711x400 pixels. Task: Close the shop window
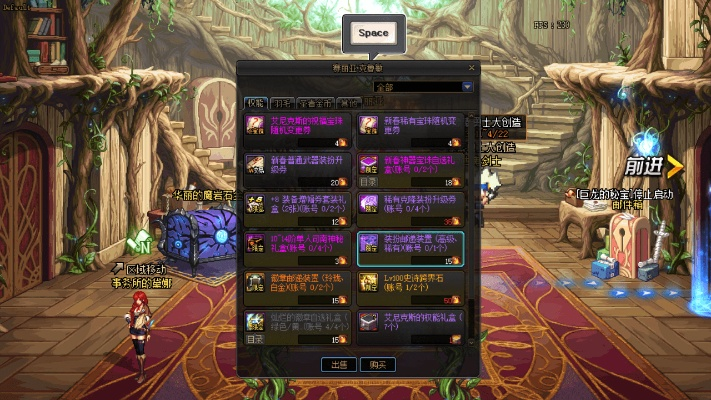click(x=474, y=68)
